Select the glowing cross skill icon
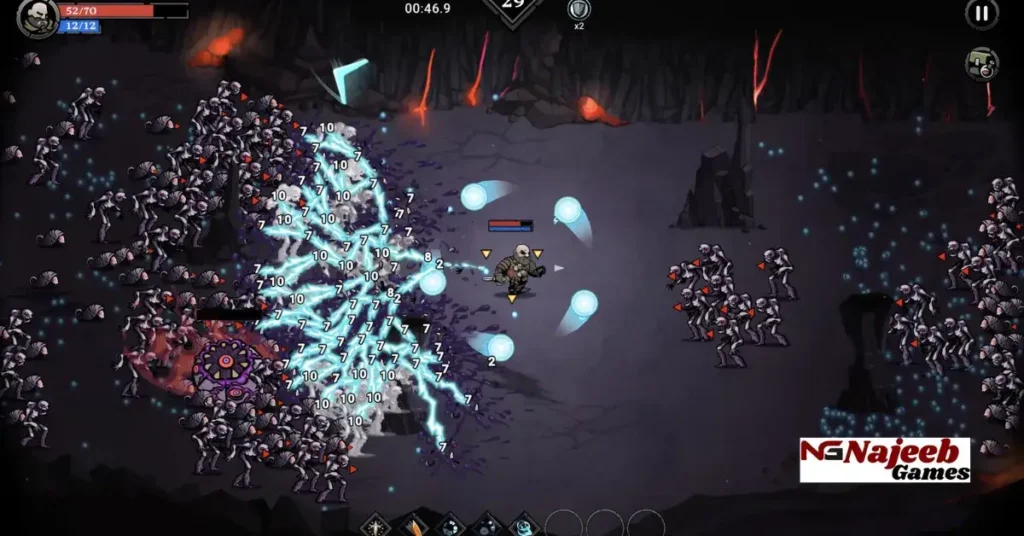Image resolution: width=1024 pixels, height=536 pixels. click(x=376, y=524)
